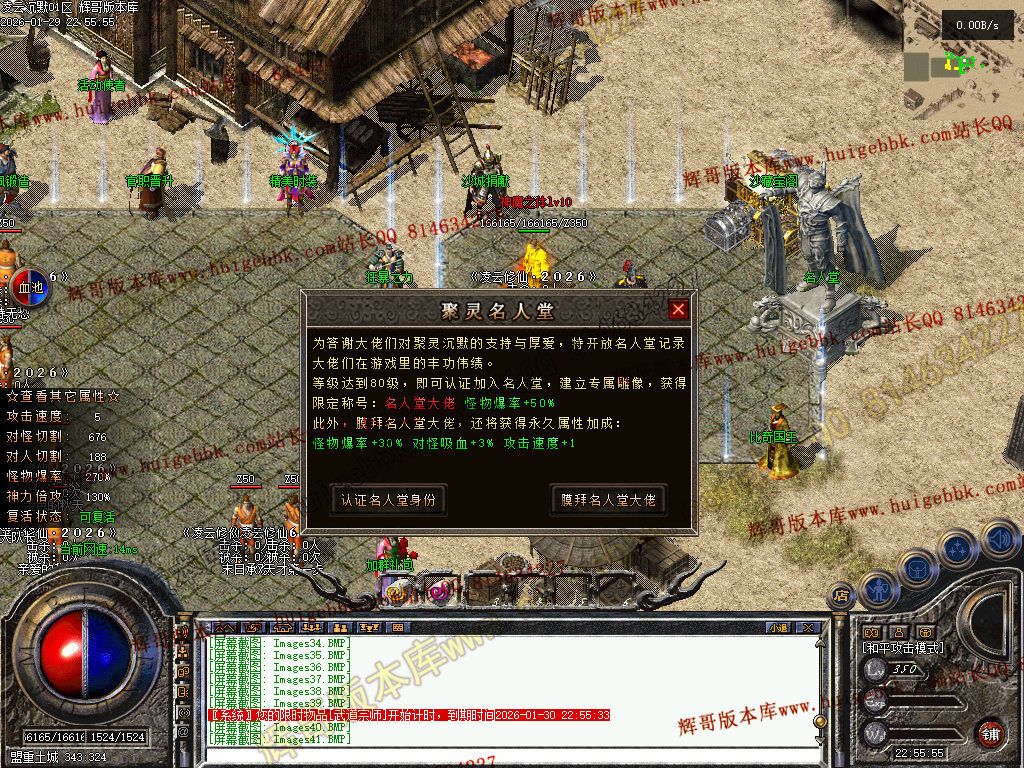Open the bag inventory icon
Viewport: 1024px width, 768px height.
[916, 567]
